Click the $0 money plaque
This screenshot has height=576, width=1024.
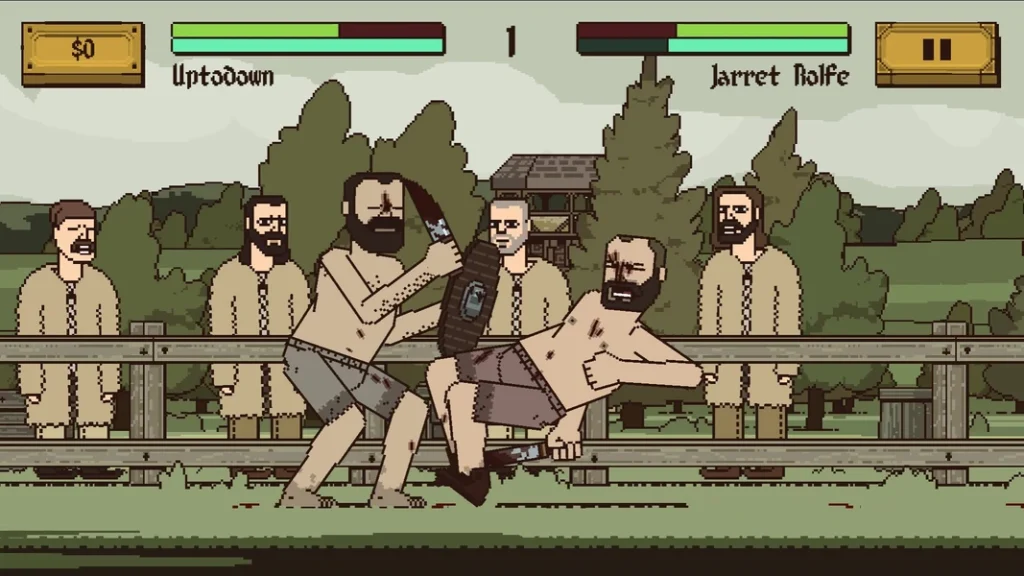pyautogui.click(x=82, y=51)
